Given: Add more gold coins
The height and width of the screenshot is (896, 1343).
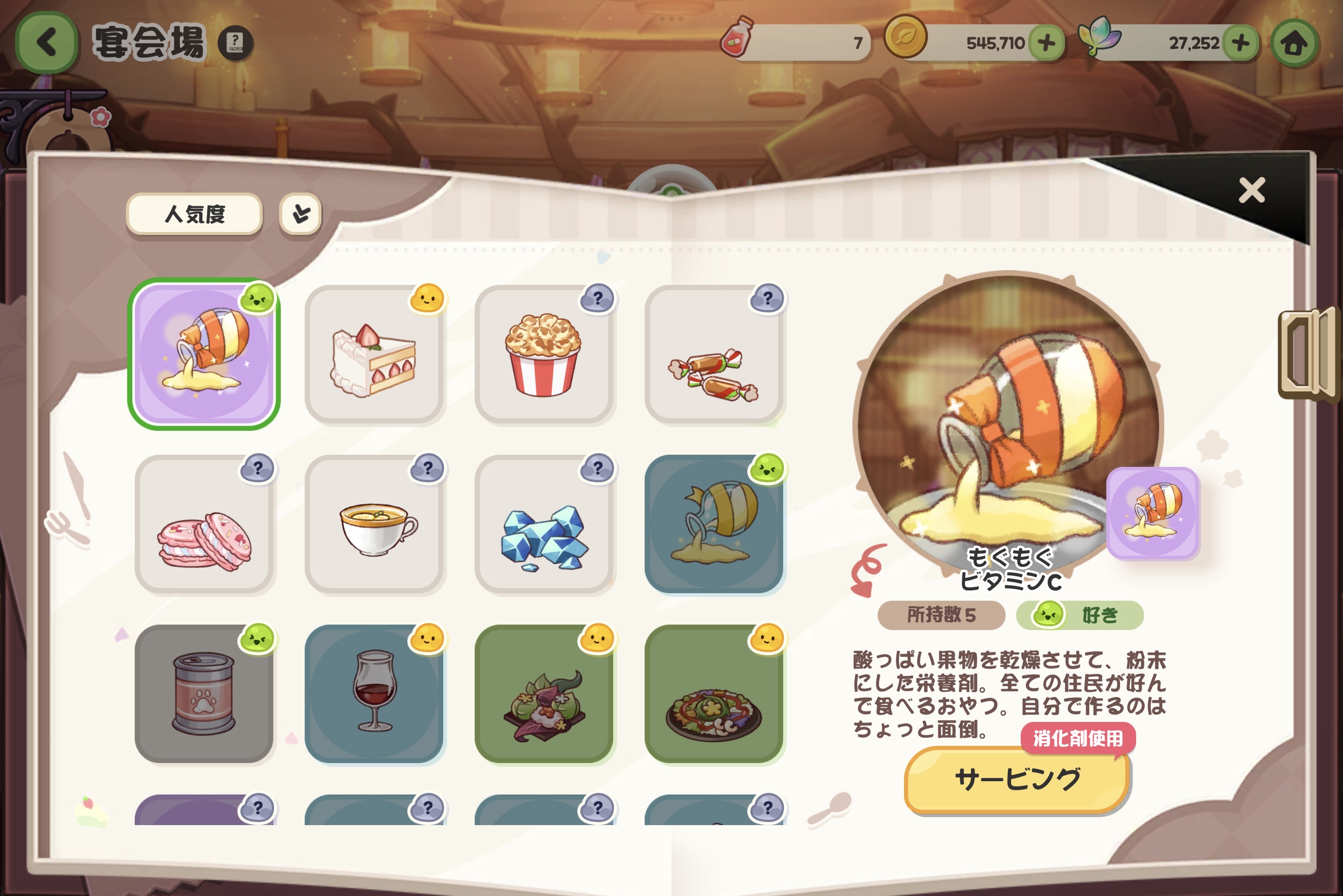Looking at the screenshot, I should click(1046, 43).
